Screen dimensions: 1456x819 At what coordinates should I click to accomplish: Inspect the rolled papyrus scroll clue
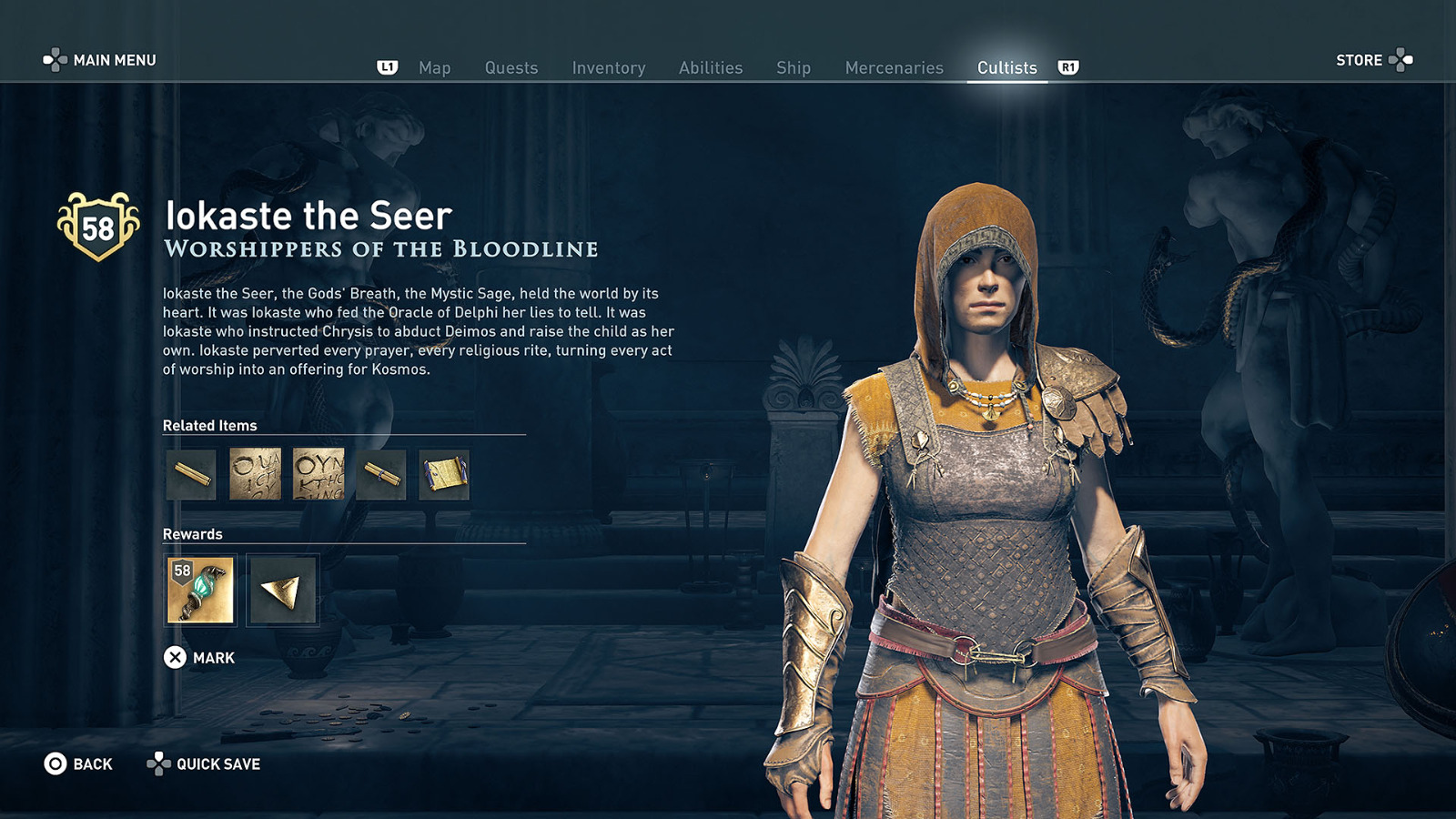381,474
